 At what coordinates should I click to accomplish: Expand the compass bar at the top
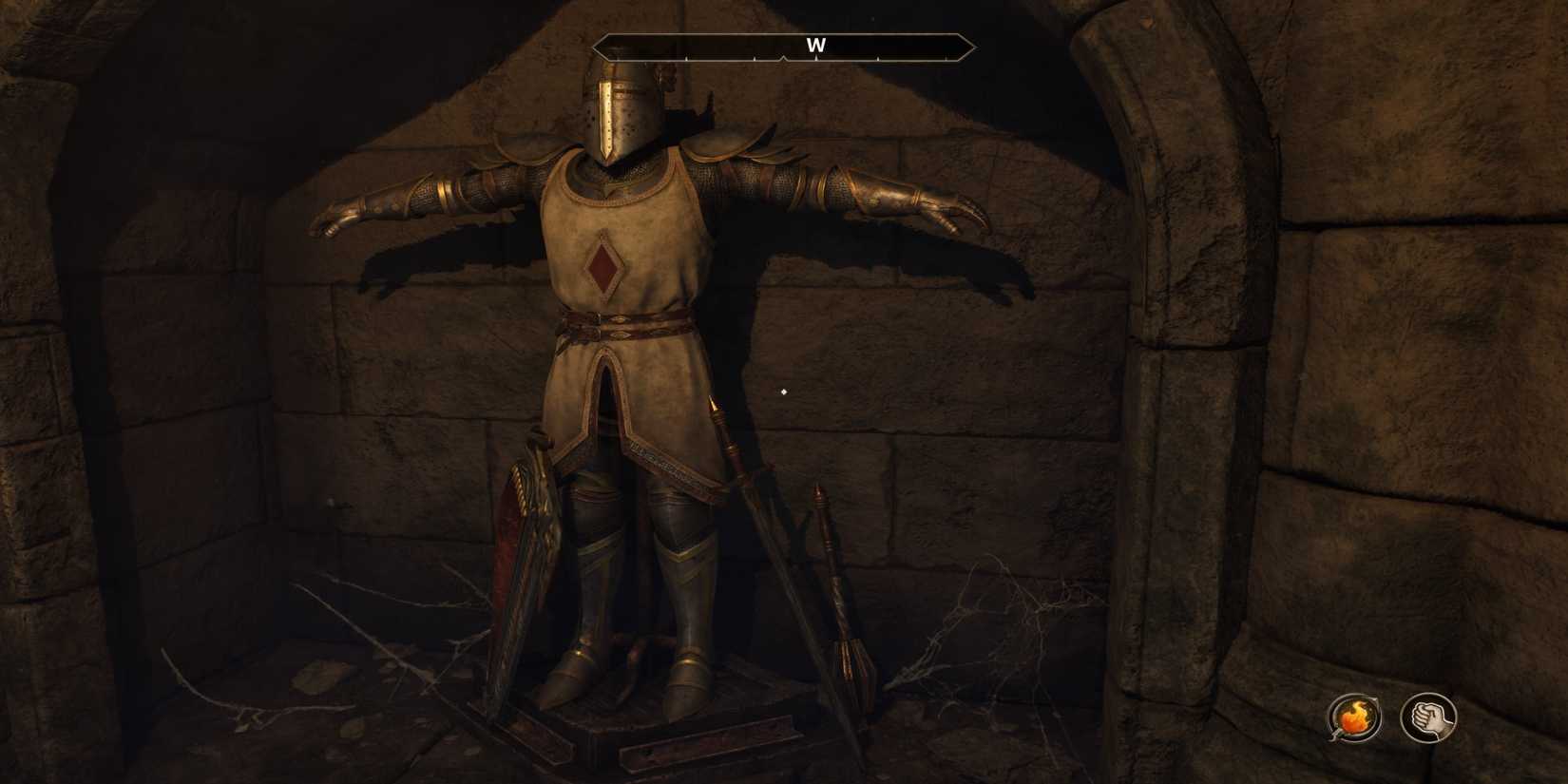781,45
